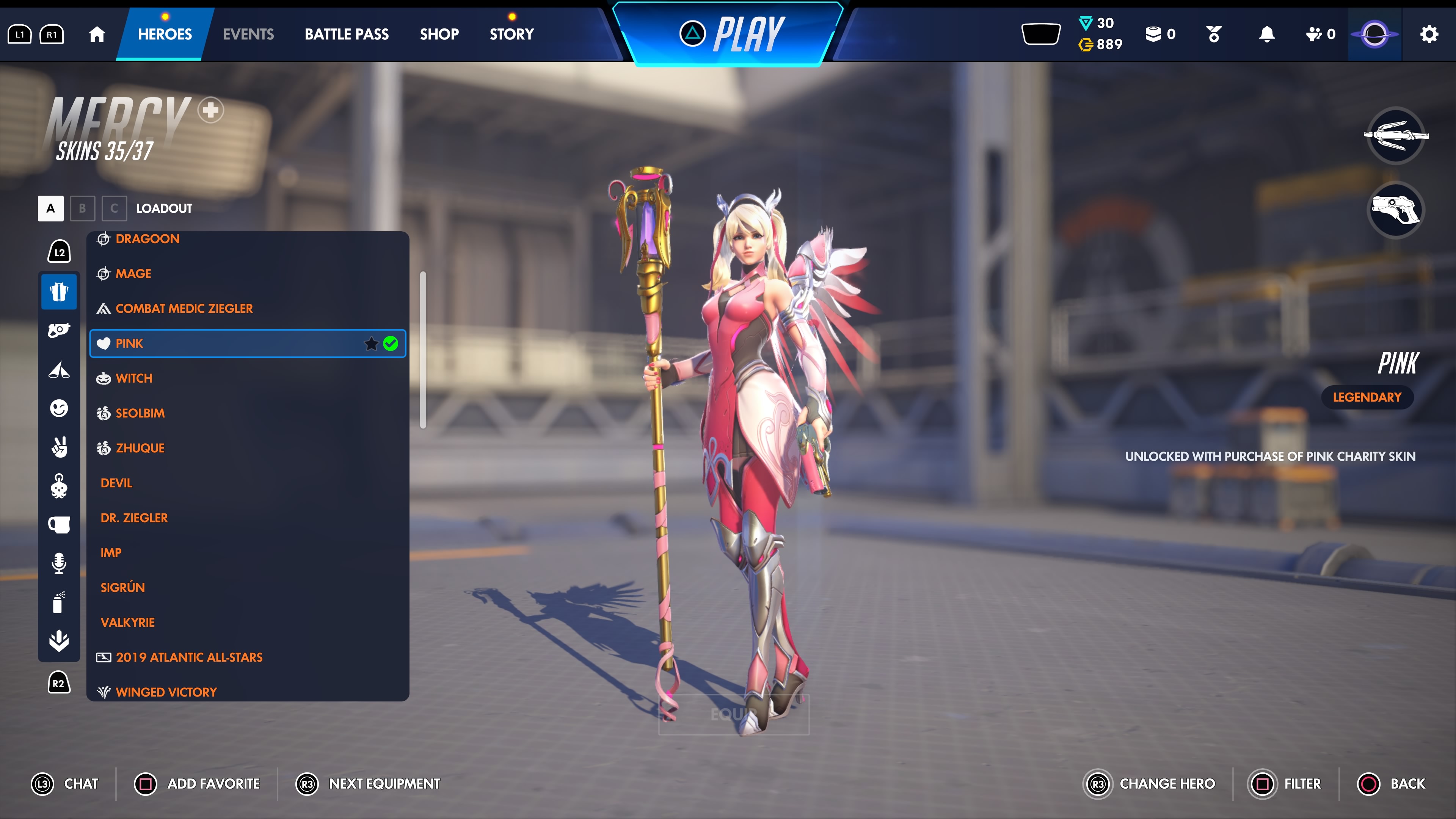
Task: Select loadout C
Action: (114, 209)
